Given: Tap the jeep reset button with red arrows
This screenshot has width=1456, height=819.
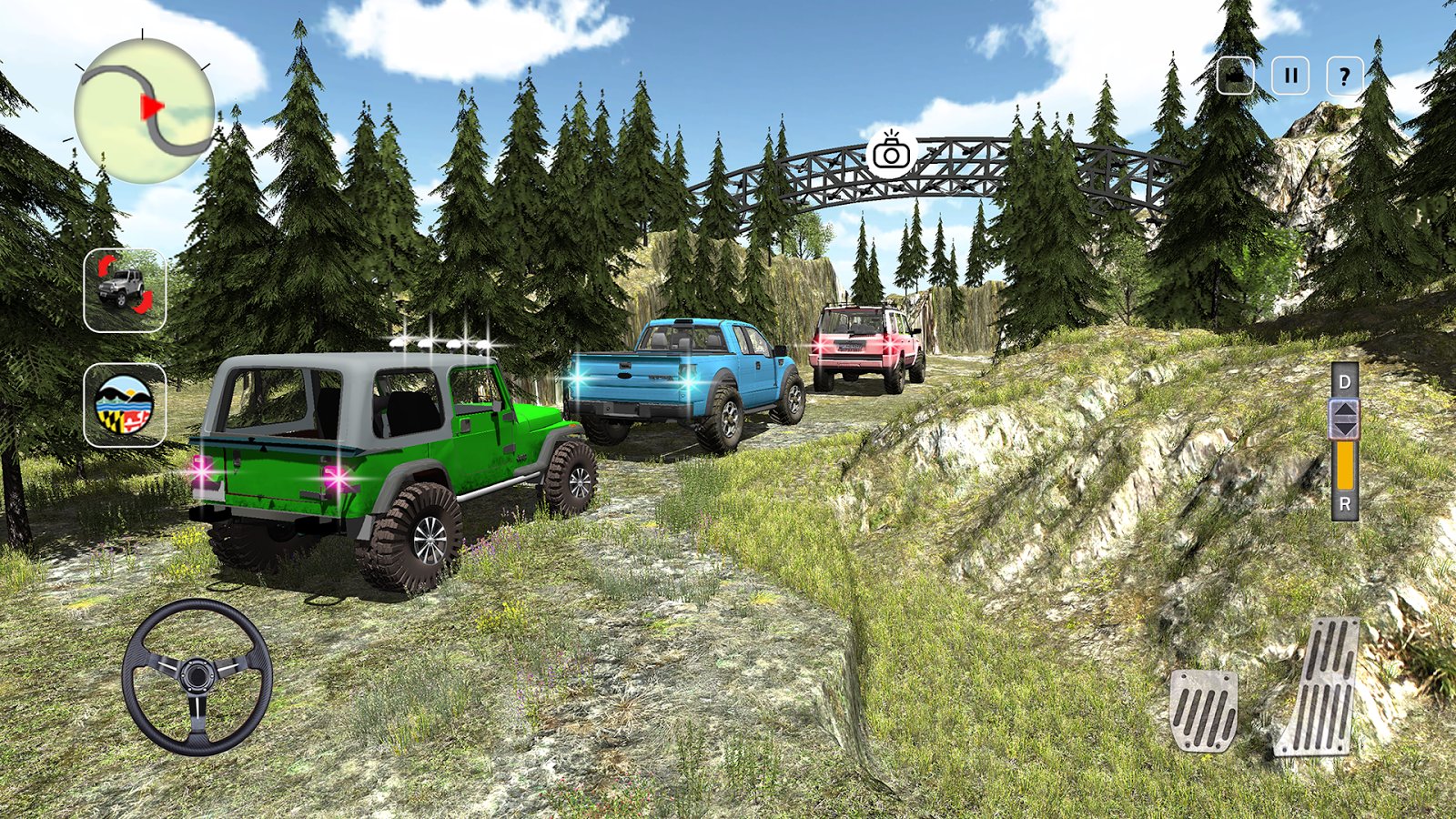Looking at the screenshot, I should (x=125, y=290).
